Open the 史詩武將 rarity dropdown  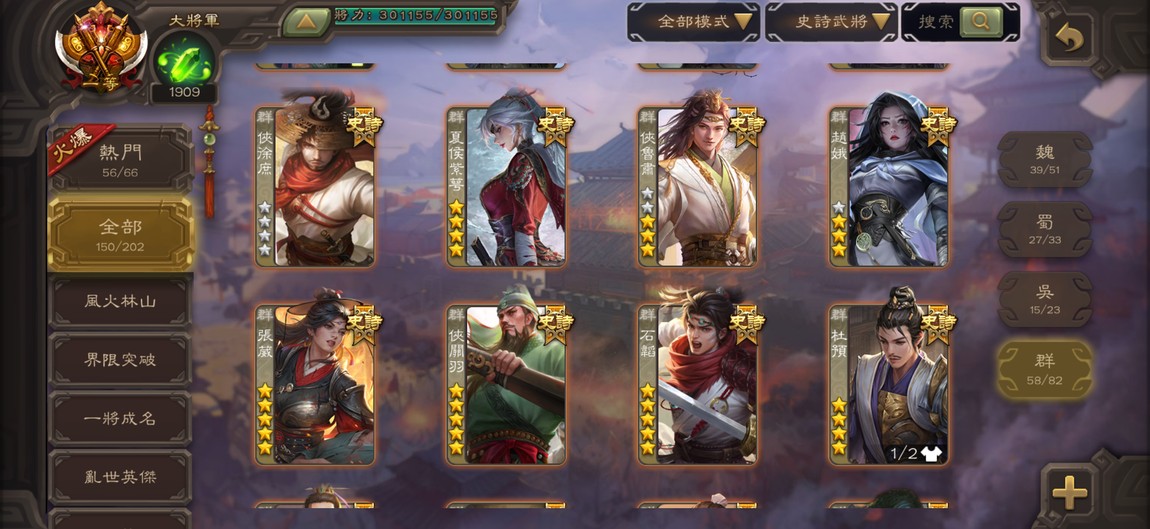pos(830,21)
